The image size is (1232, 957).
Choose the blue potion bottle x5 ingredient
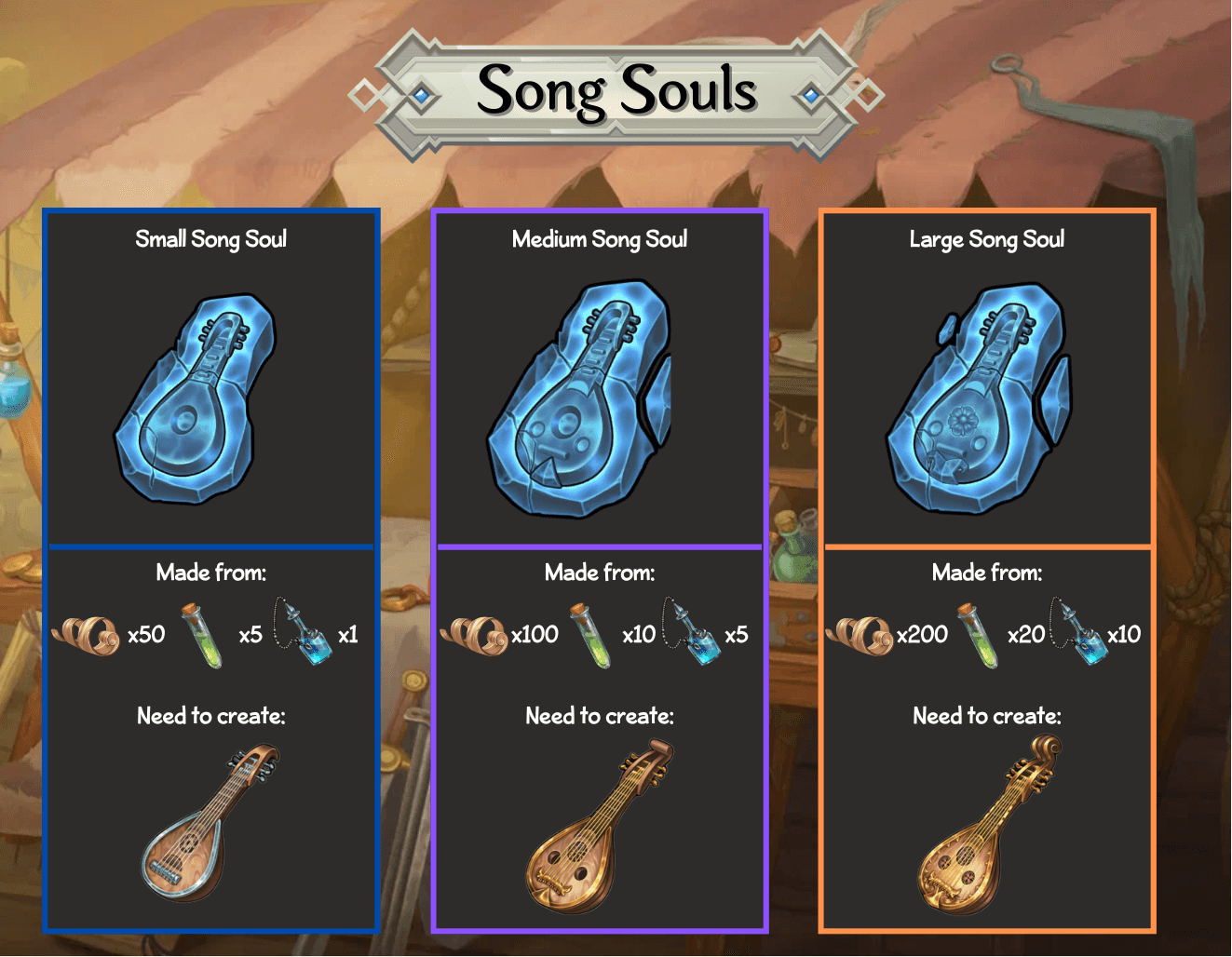point(692,633)
